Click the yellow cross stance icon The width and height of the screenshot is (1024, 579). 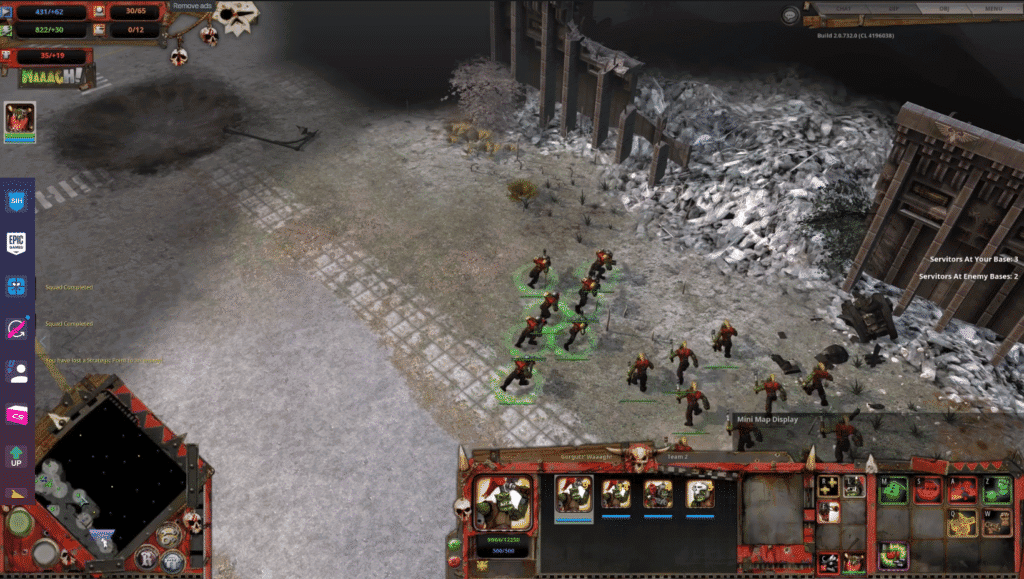829,486
